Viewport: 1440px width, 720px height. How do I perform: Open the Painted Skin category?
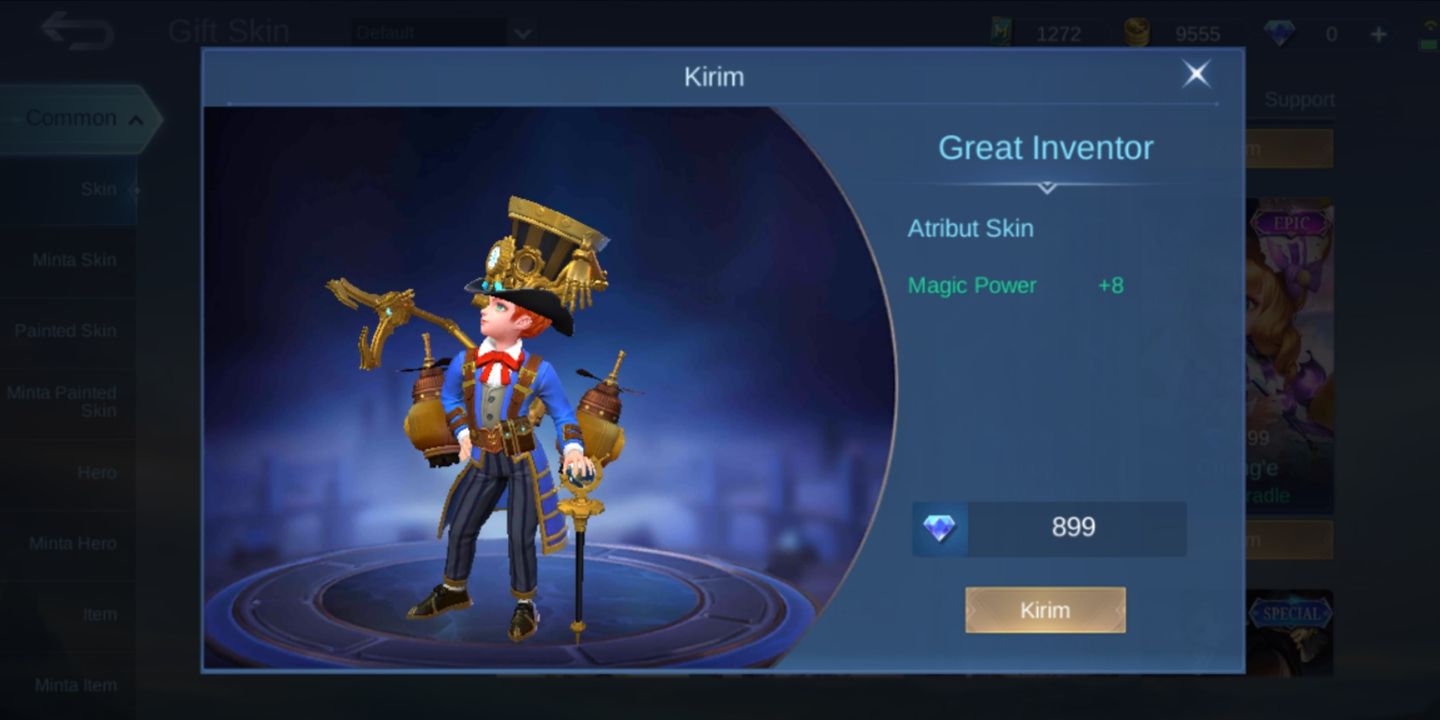[x=75, y=330]
